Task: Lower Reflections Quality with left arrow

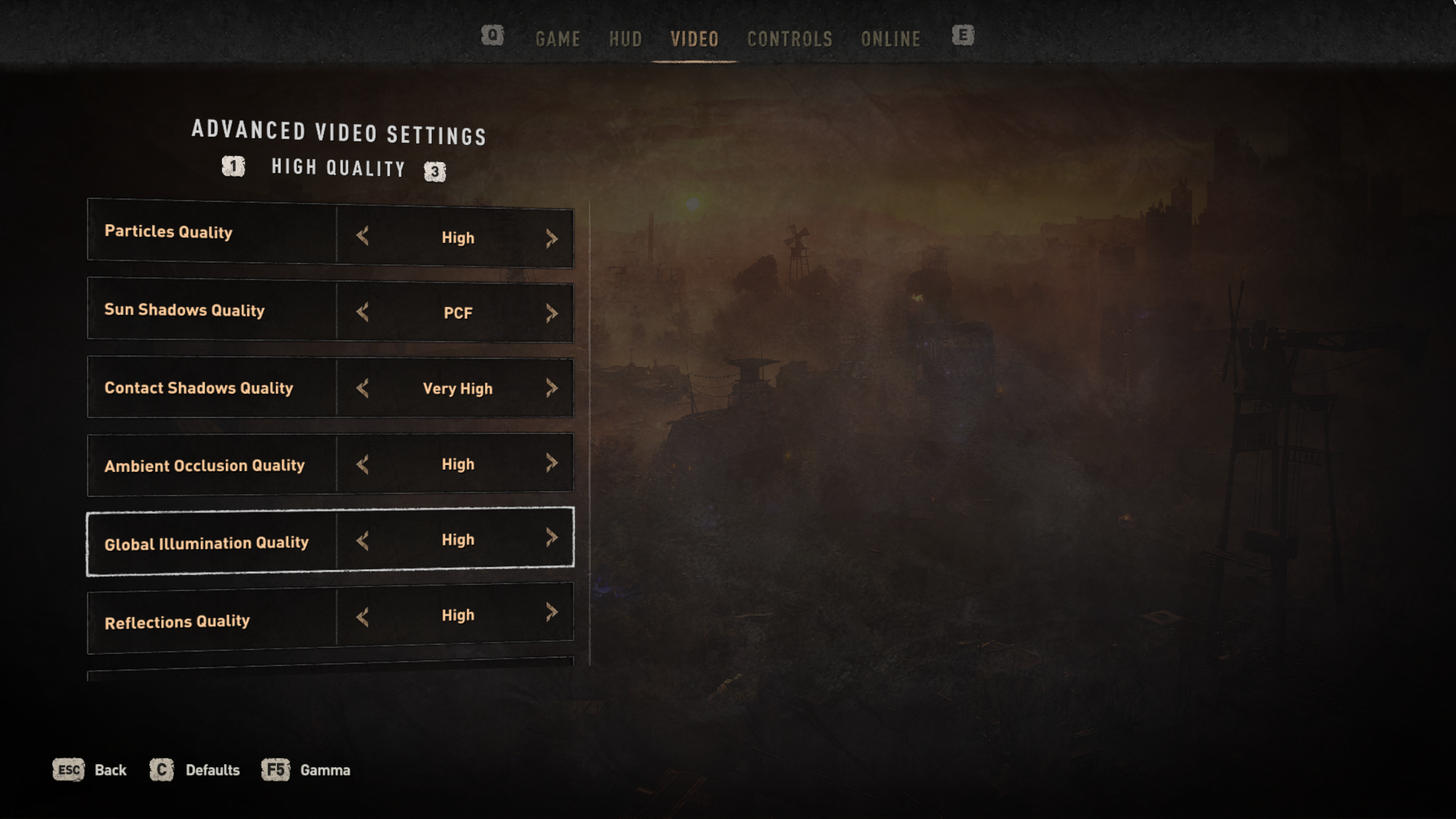Action: pyautogui.click(x=363, y=617)
